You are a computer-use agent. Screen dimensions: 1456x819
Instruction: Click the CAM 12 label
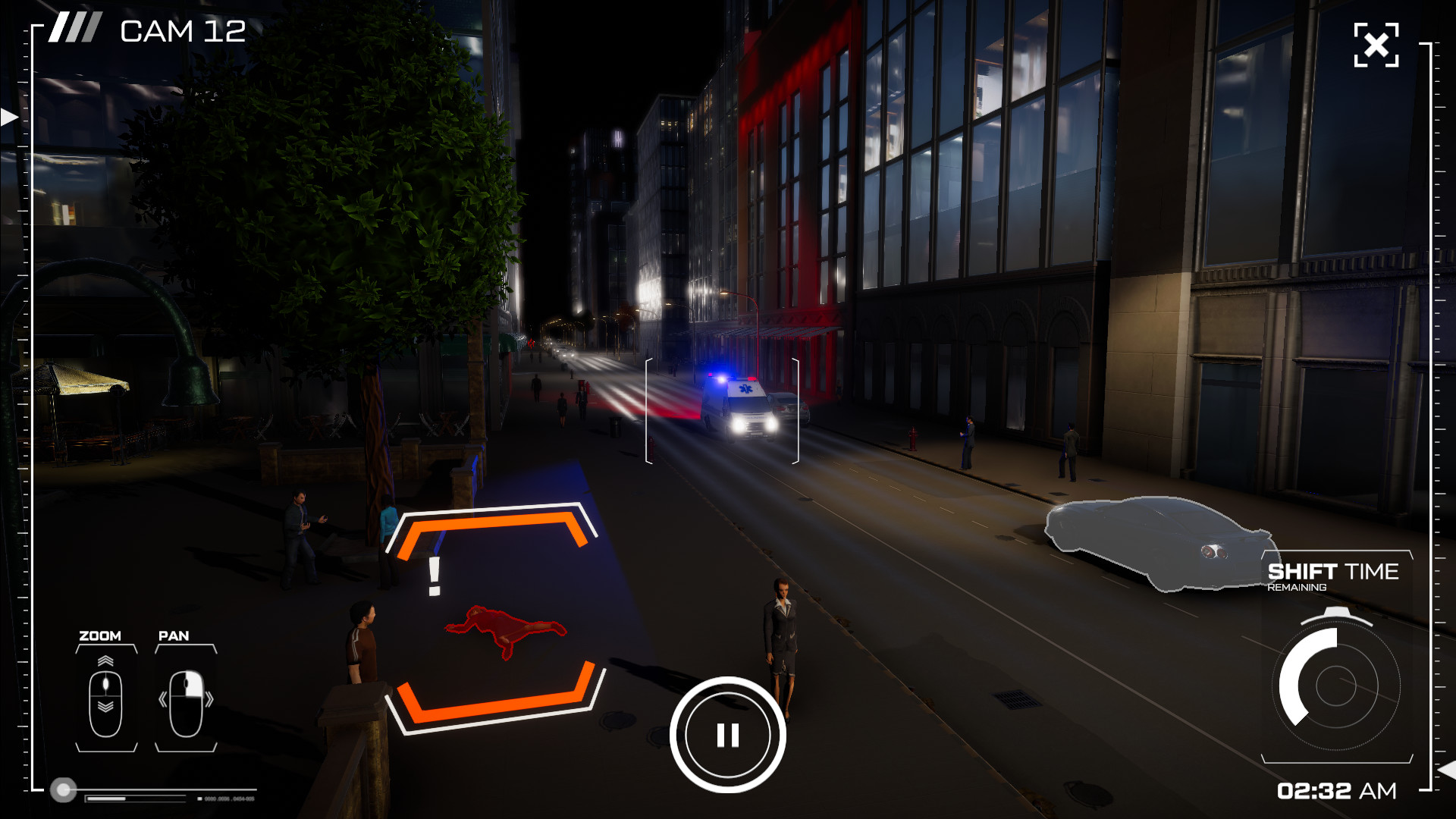coord(182,31)
